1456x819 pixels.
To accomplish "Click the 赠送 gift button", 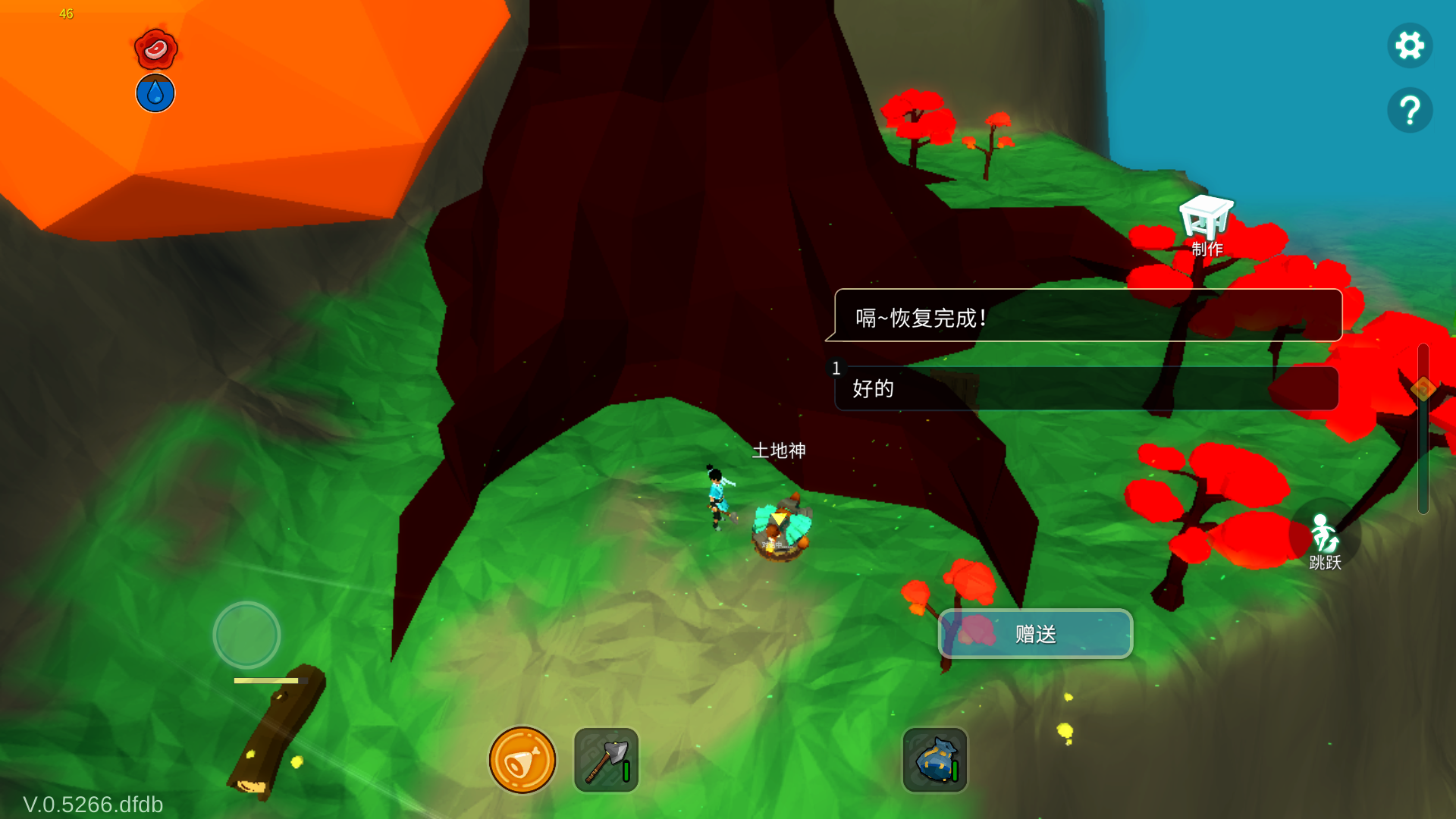I will click(x=1035, y=634).
